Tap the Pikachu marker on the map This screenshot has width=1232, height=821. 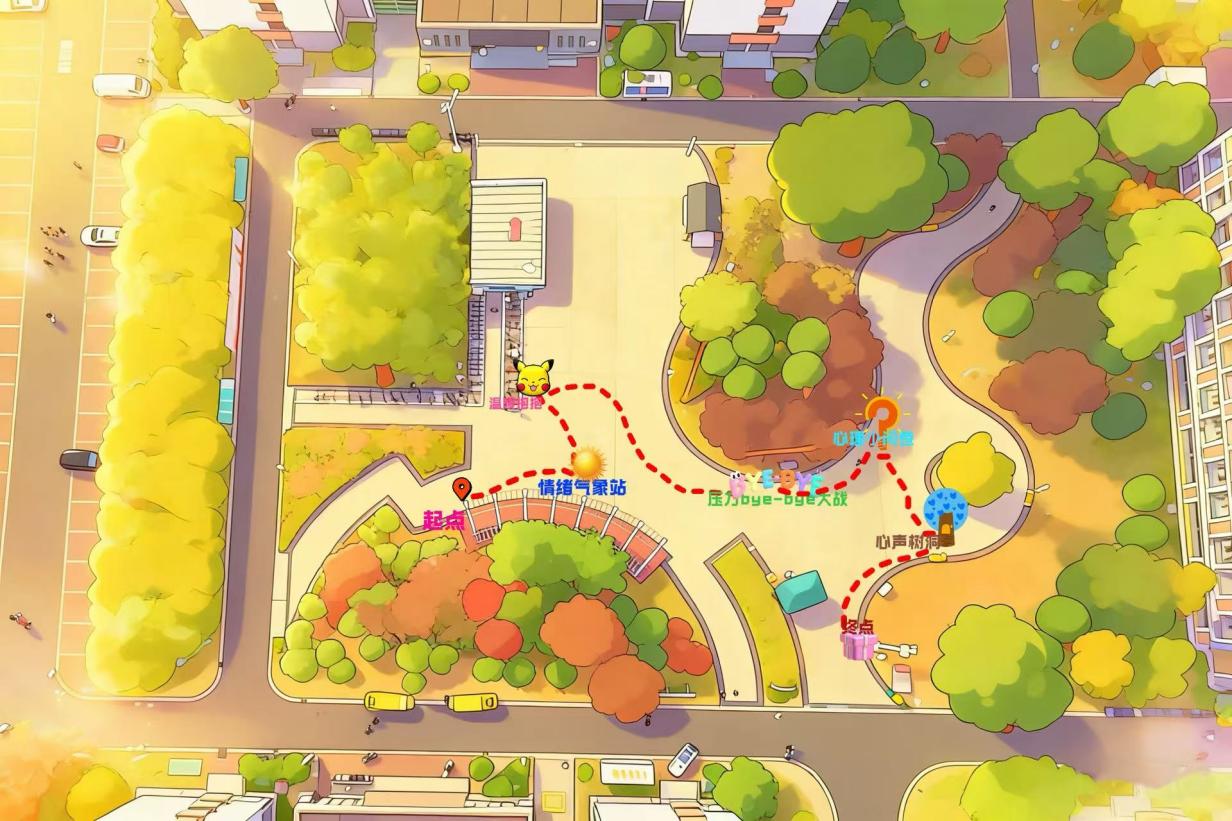(534, 377)
